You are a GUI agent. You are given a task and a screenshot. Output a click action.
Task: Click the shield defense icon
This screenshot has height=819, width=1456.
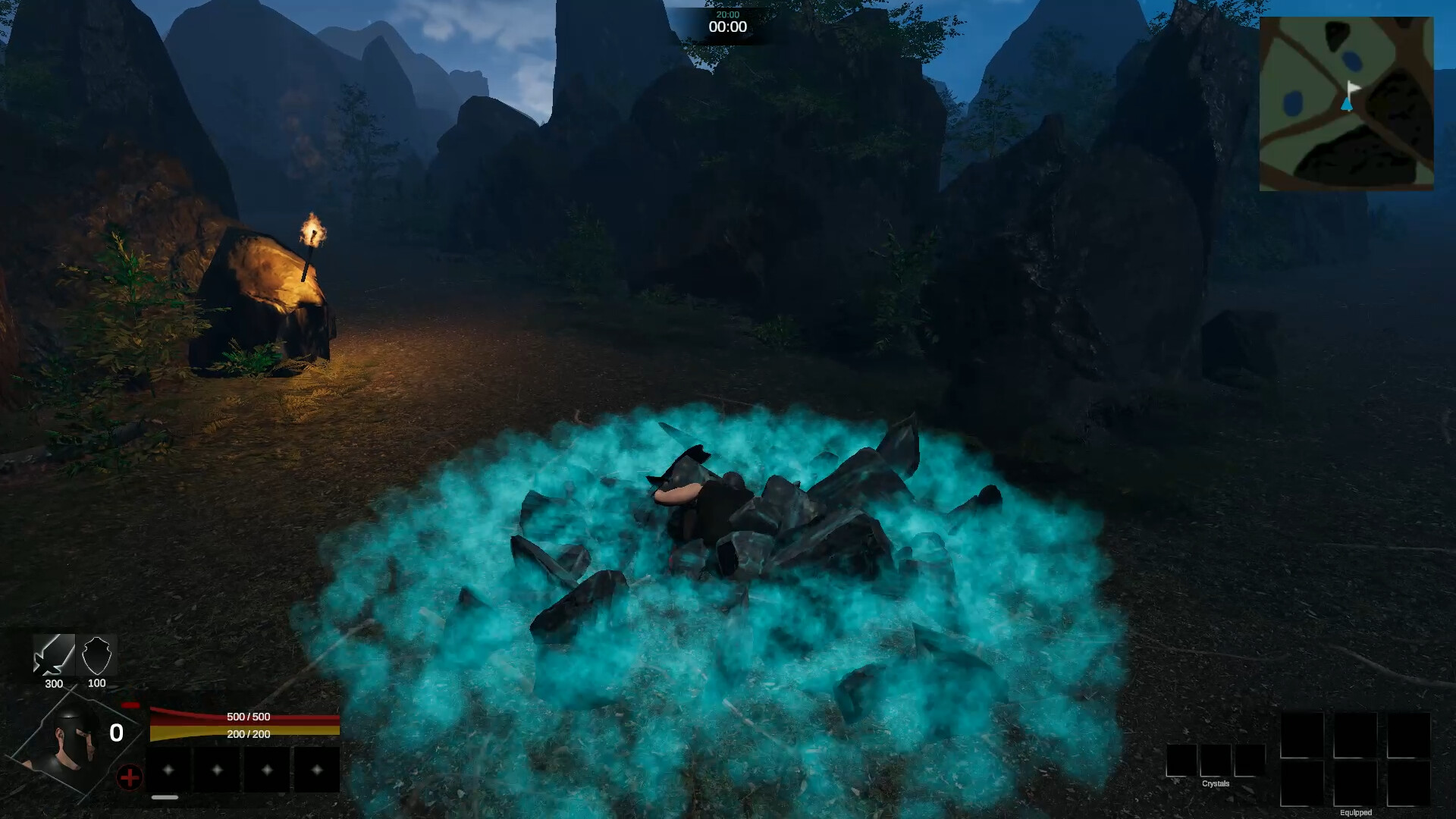tap(97, 655)
